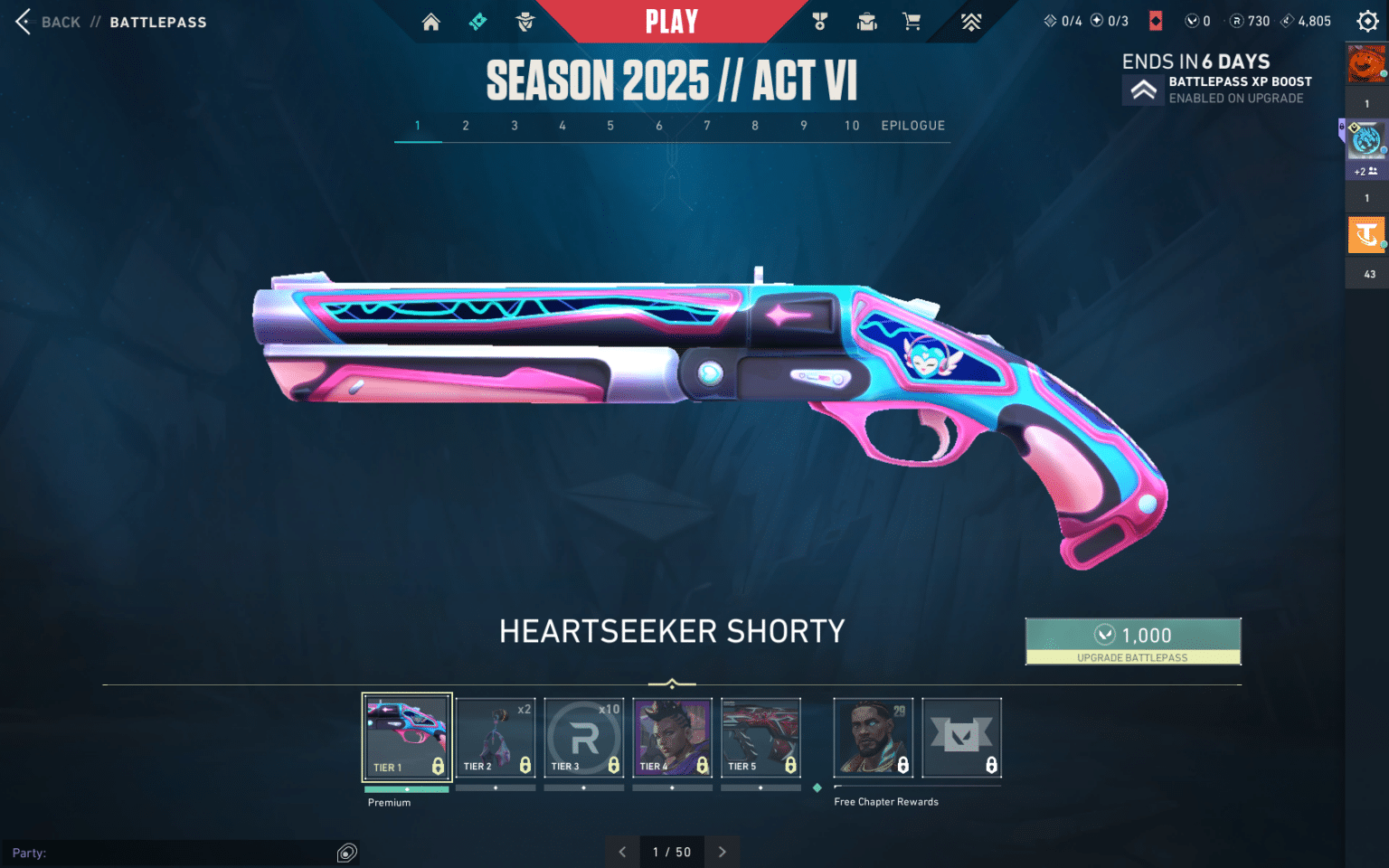Open the Settings gear icon

coord(1367,21)
